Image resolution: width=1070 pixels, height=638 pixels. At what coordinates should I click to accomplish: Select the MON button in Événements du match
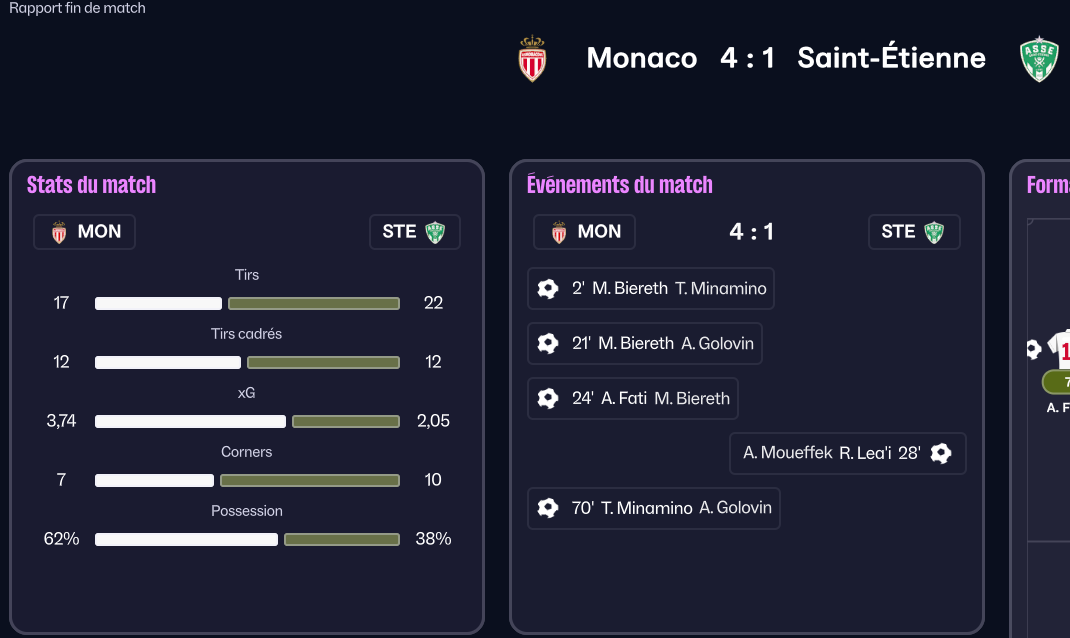click(x=584, y=232)
